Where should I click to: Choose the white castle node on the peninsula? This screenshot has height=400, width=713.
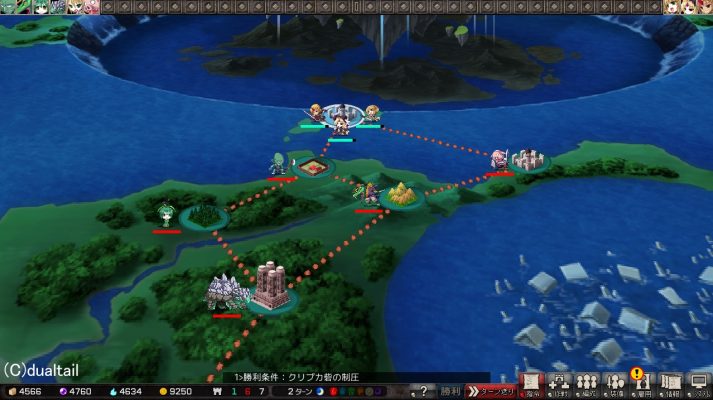528,159
